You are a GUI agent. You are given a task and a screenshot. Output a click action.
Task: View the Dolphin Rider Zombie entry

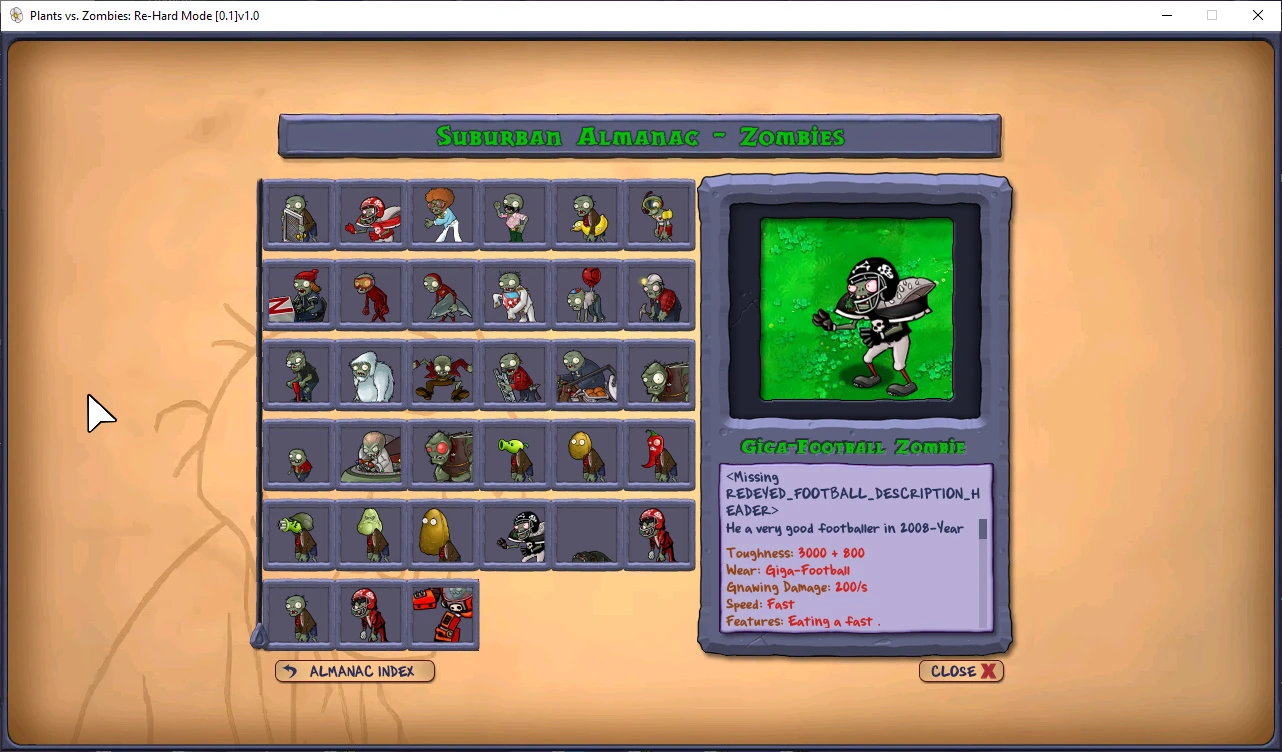442,293
